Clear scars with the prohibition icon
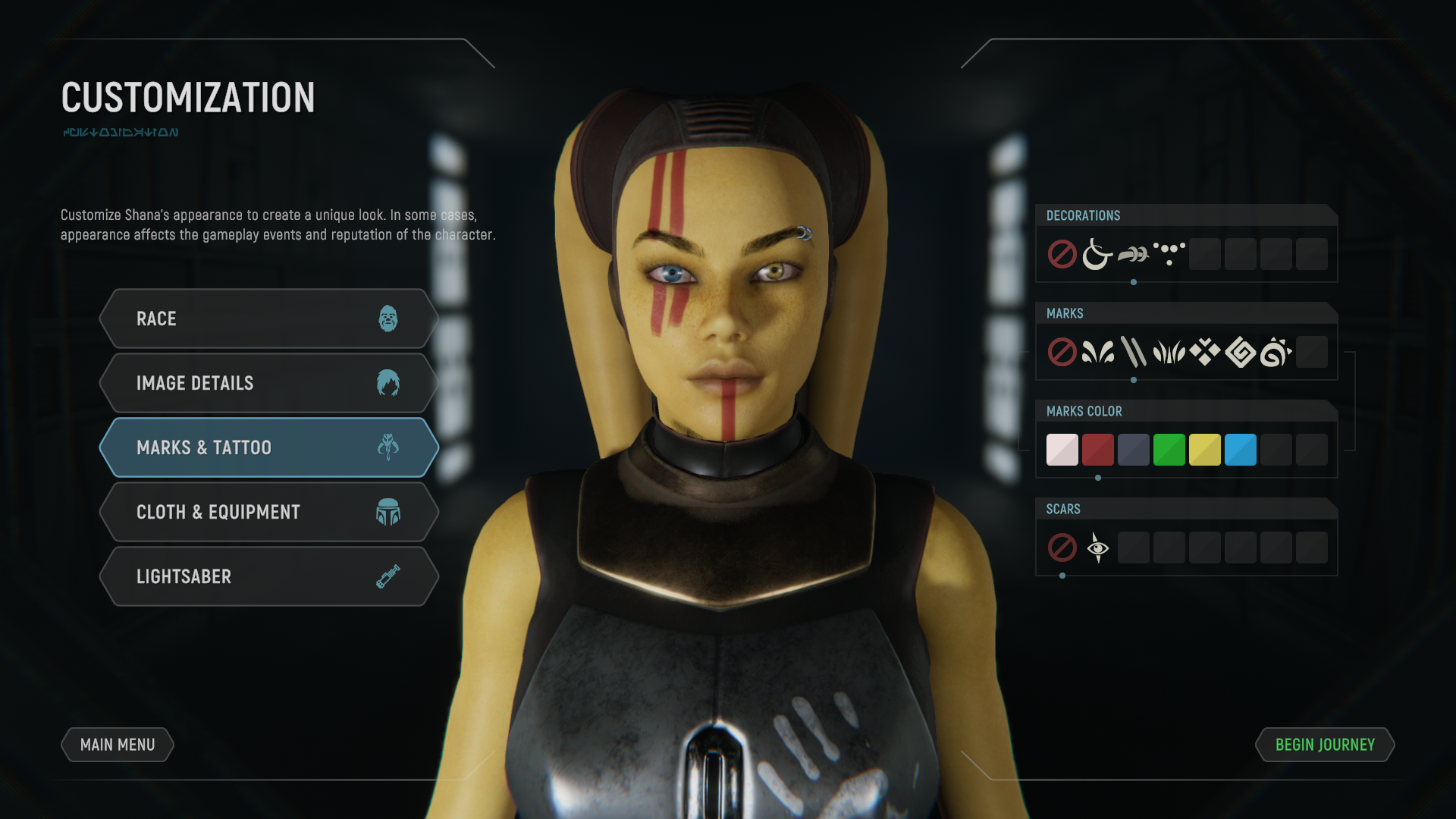Viewport: 1456px width, 819px height. (x=1062, y=547)
